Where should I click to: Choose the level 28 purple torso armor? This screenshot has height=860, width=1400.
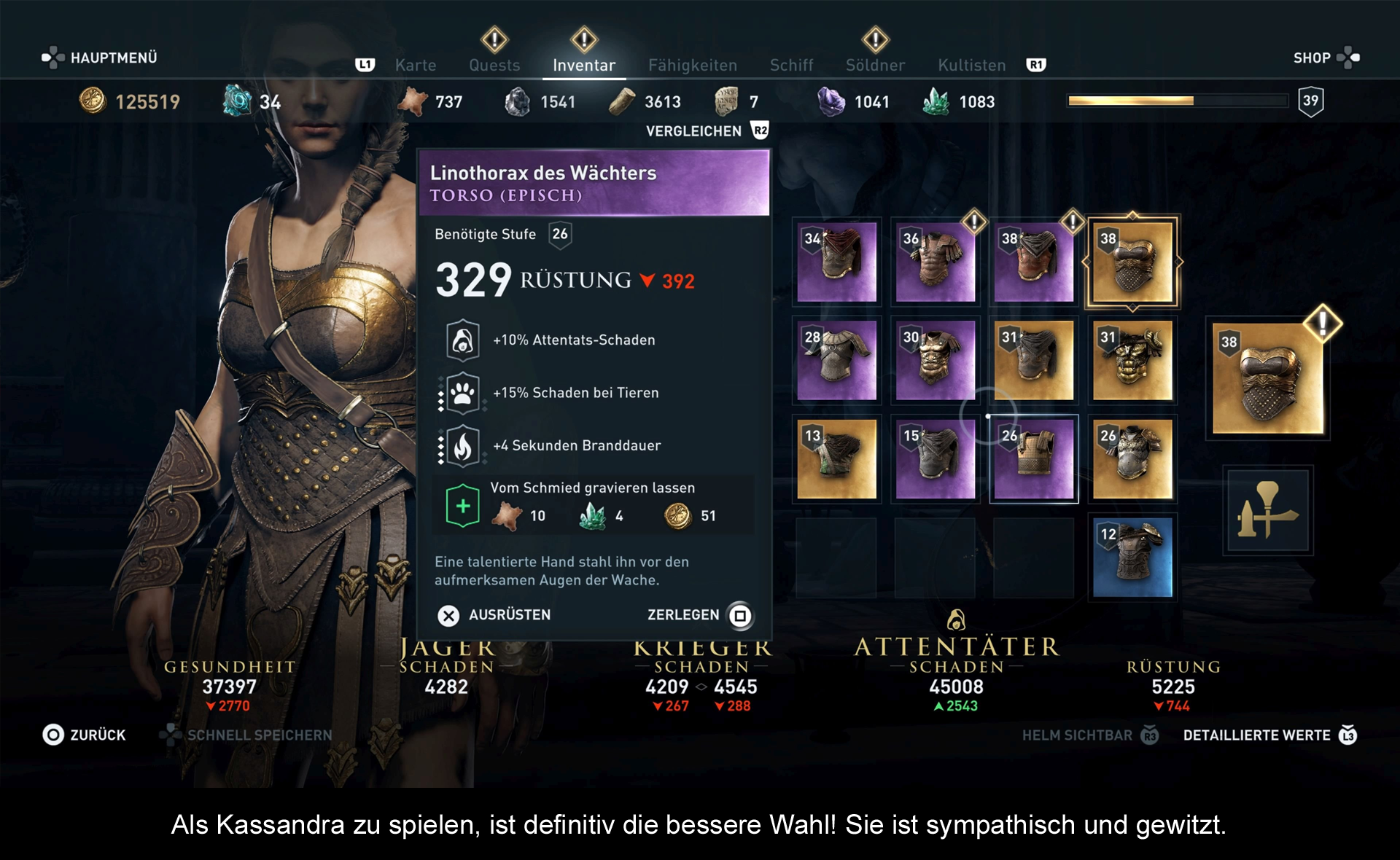(836, 361)
